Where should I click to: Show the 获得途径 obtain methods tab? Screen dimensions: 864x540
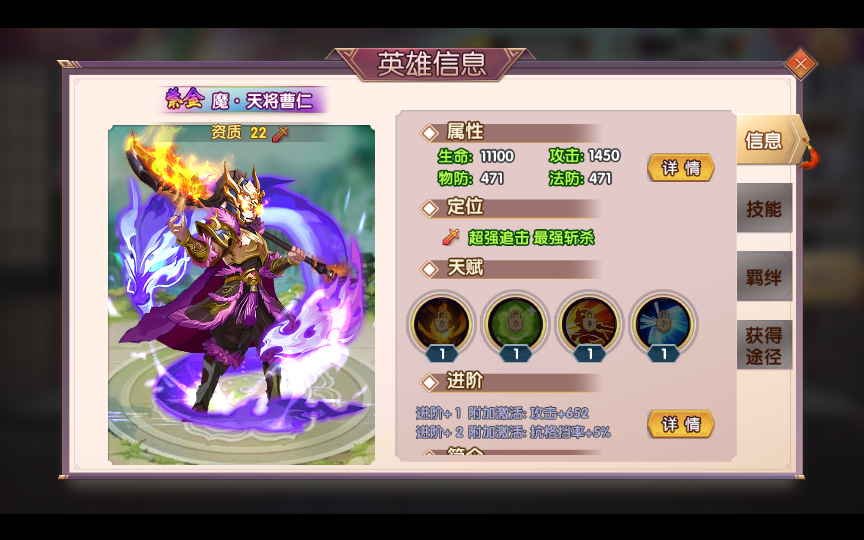pyautogui.click(x=765, y=345)
